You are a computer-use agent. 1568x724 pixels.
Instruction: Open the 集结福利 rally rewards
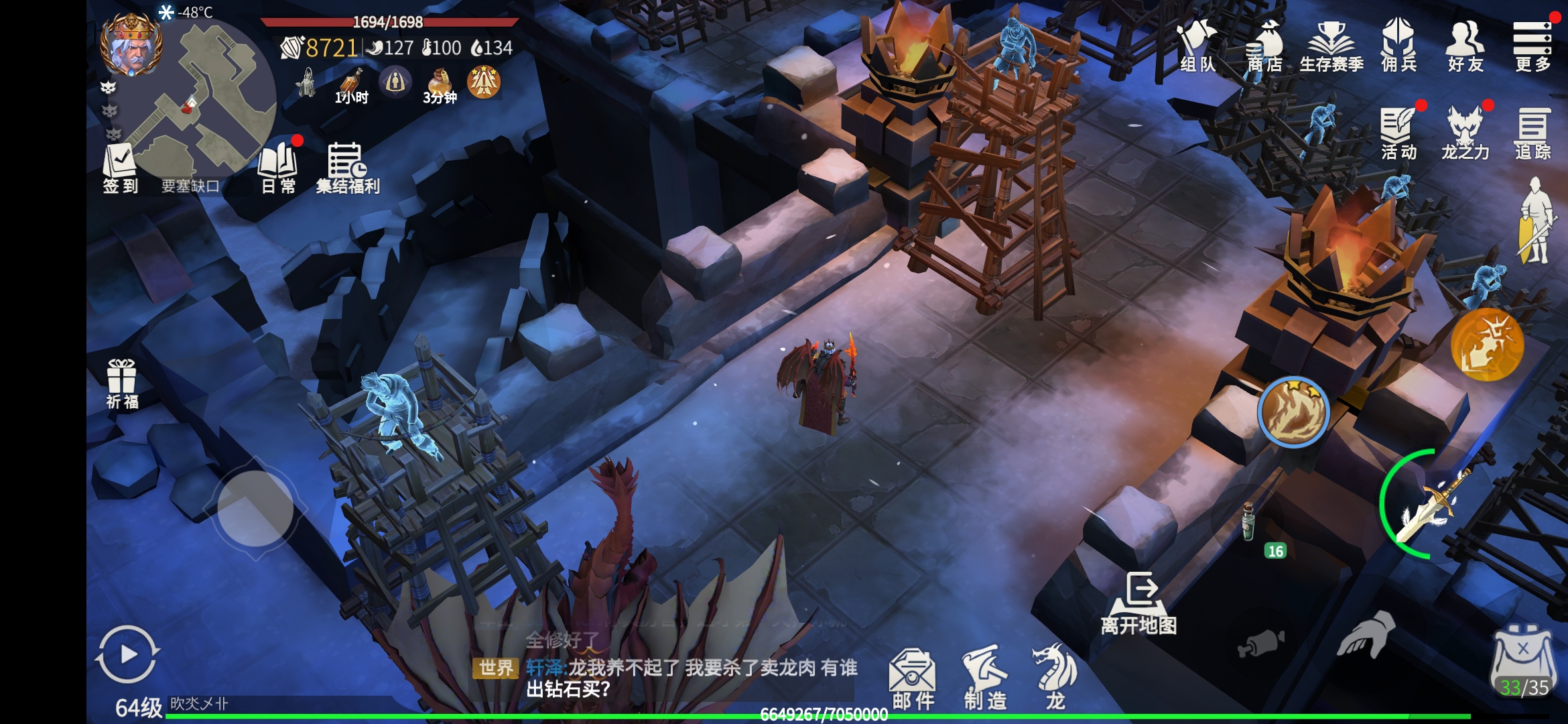tap(347, 168)
